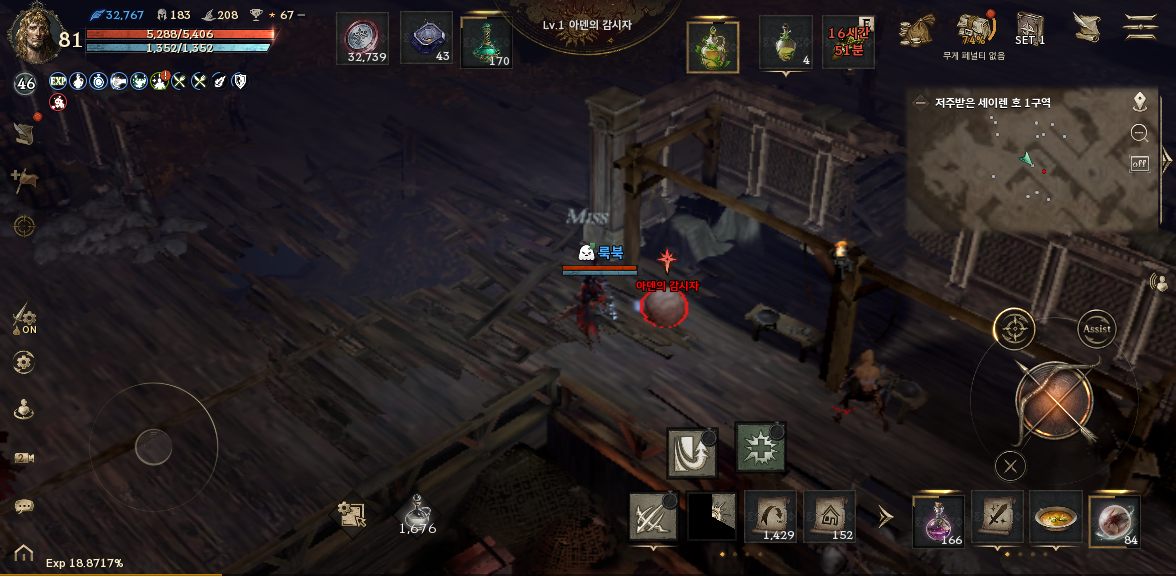Select the crosshair target button above attack
The width and height of the screenshot is (1176, 576).
(x=1013, y=328)
